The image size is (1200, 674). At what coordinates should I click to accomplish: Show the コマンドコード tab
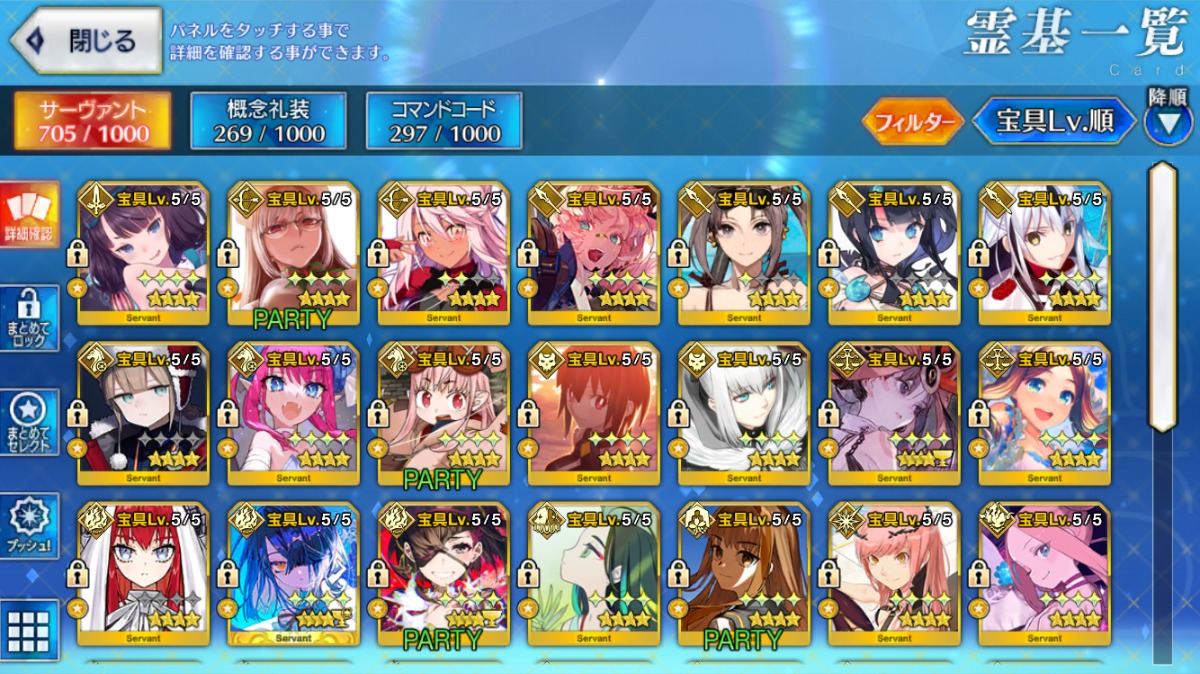444,121
